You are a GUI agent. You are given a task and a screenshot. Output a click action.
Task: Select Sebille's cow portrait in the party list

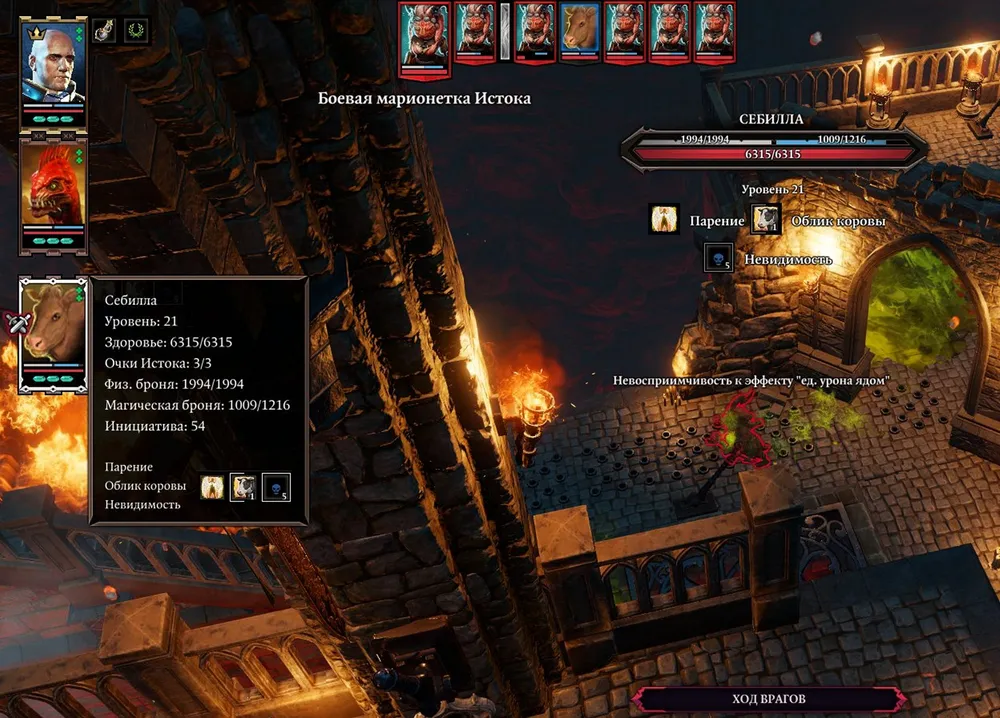(53, 328)
